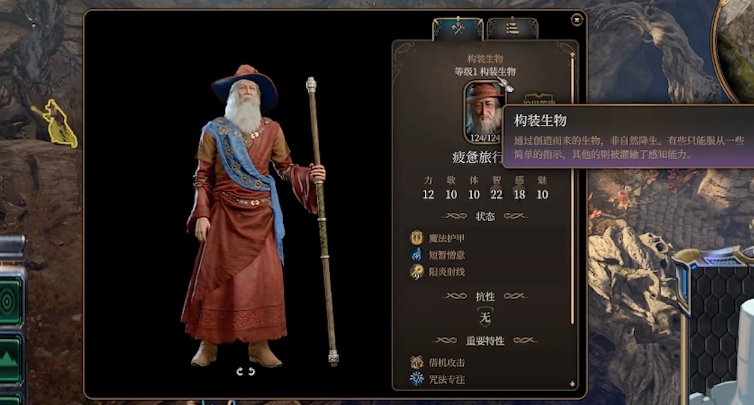
Task: Rotate the character model clockwise
Action: 251,371
